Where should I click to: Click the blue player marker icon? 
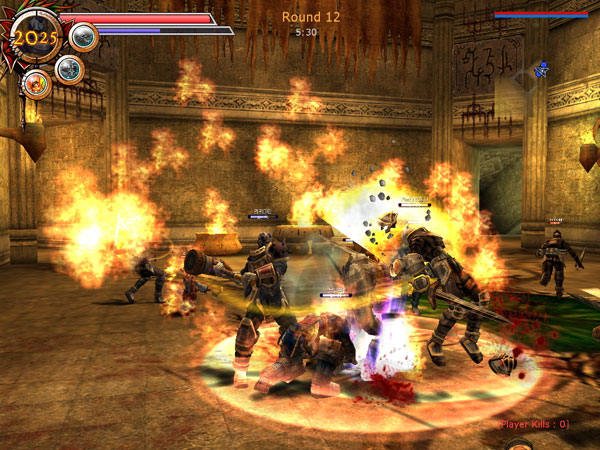[541, 70]
